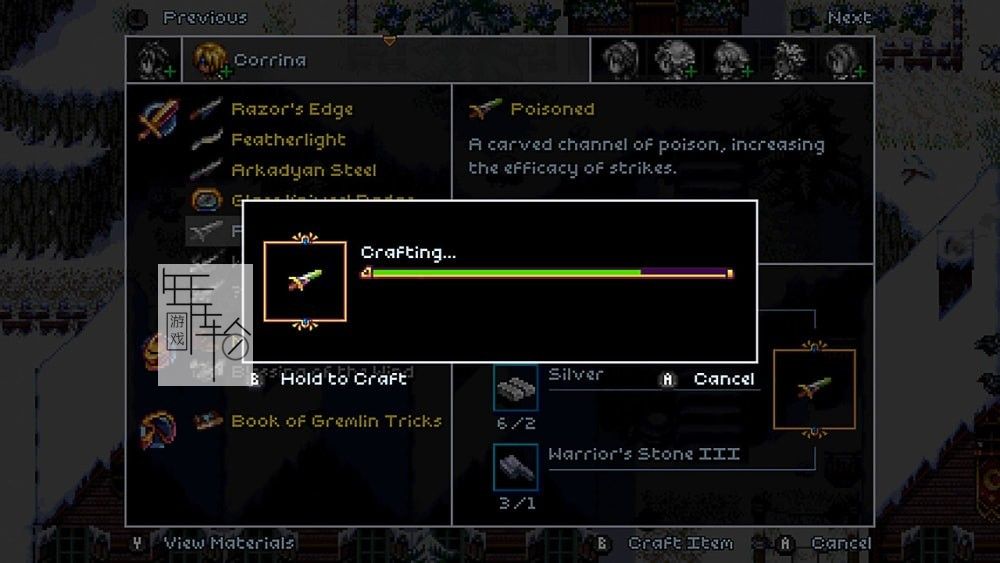
Task: Select the Warrior's Stone III material slot
Action: tap(515, 466)
